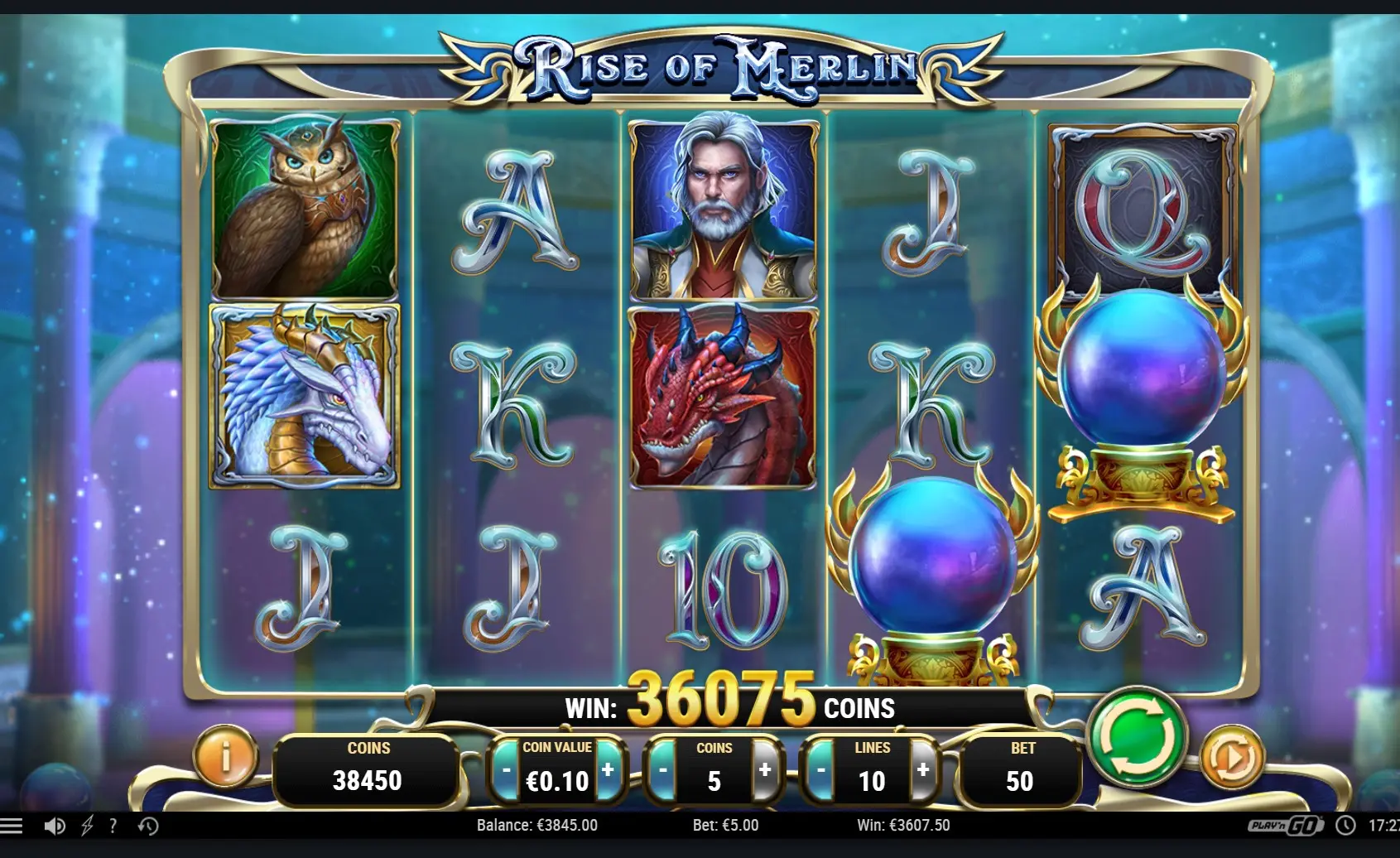Toggle the sound speaker icon
1400x858 pixels.
click(x=55, y=826)
